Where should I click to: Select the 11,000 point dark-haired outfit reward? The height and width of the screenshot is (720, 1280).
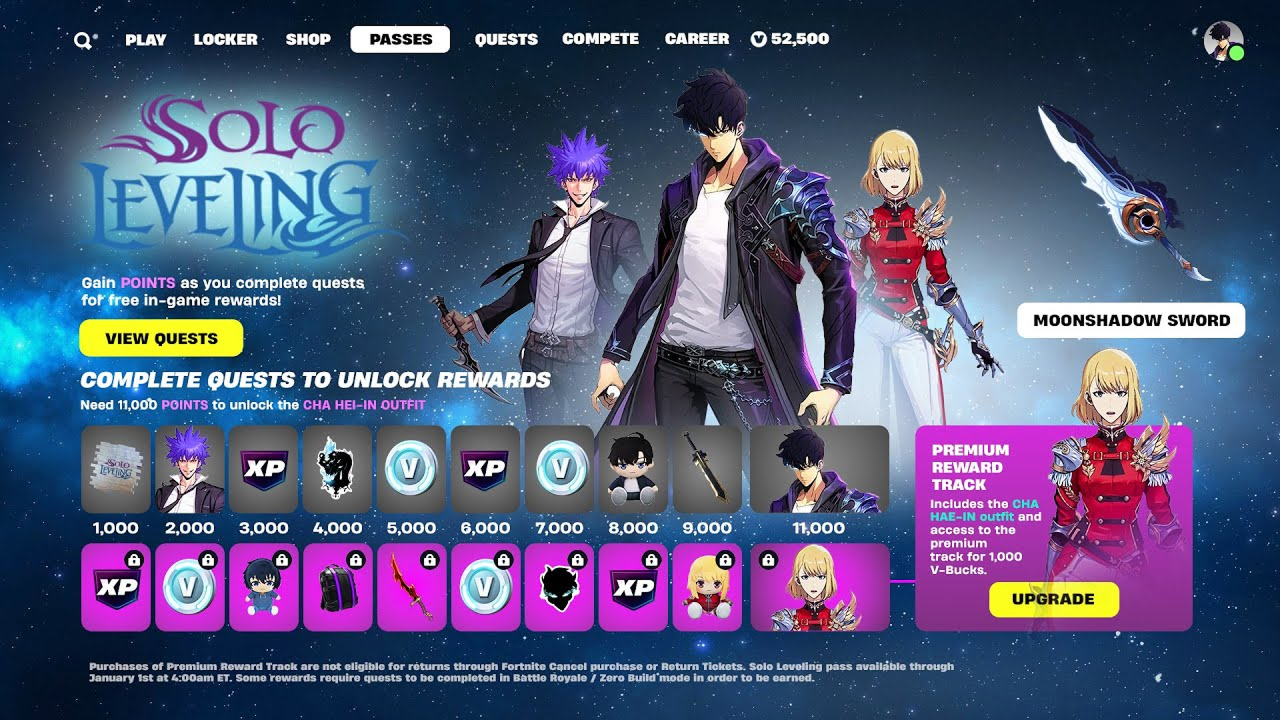tap(819, 469)
